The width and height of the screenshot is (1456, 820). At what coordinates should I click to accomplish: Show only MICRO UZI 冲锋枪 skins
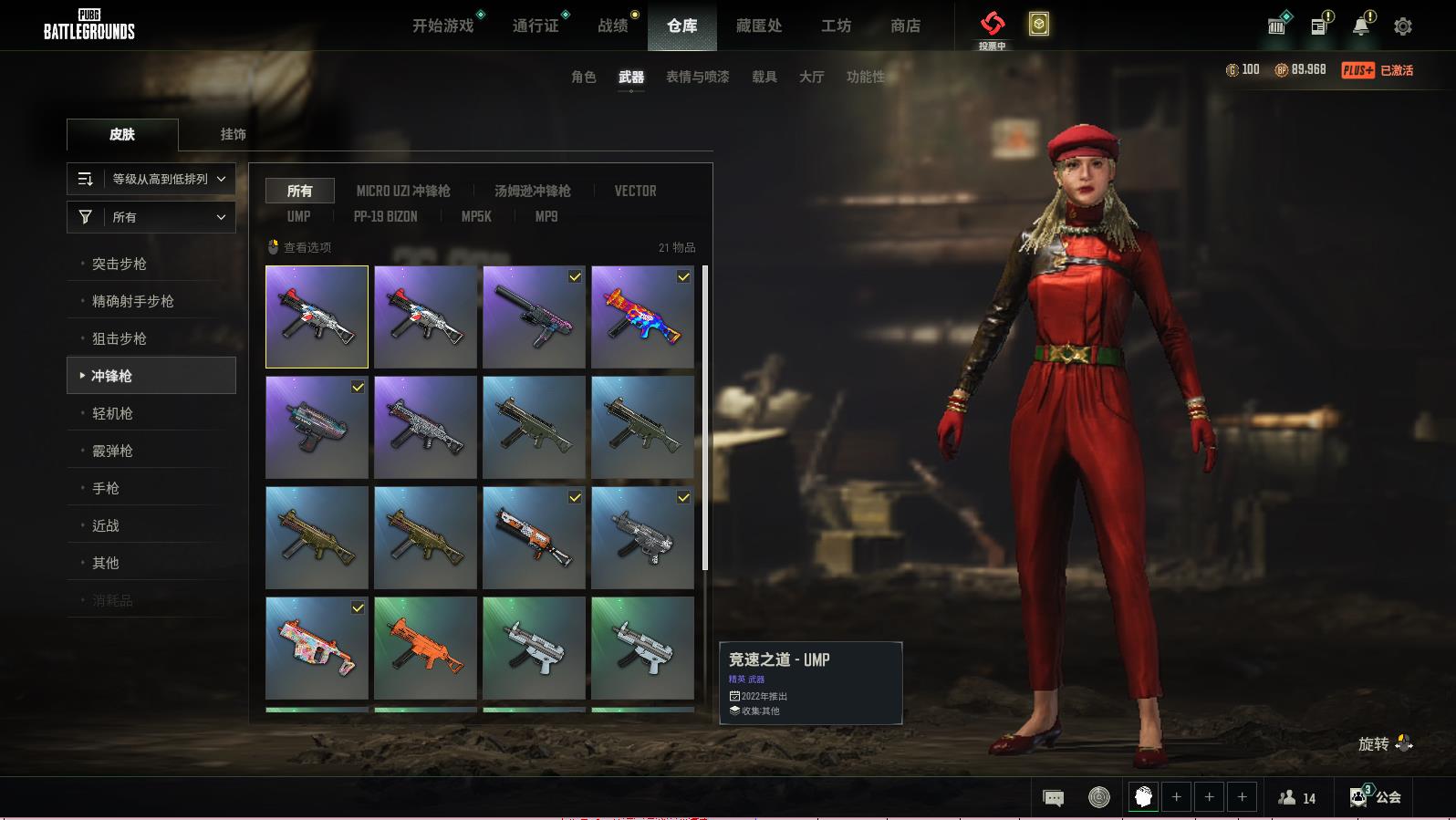click(403, 191)
